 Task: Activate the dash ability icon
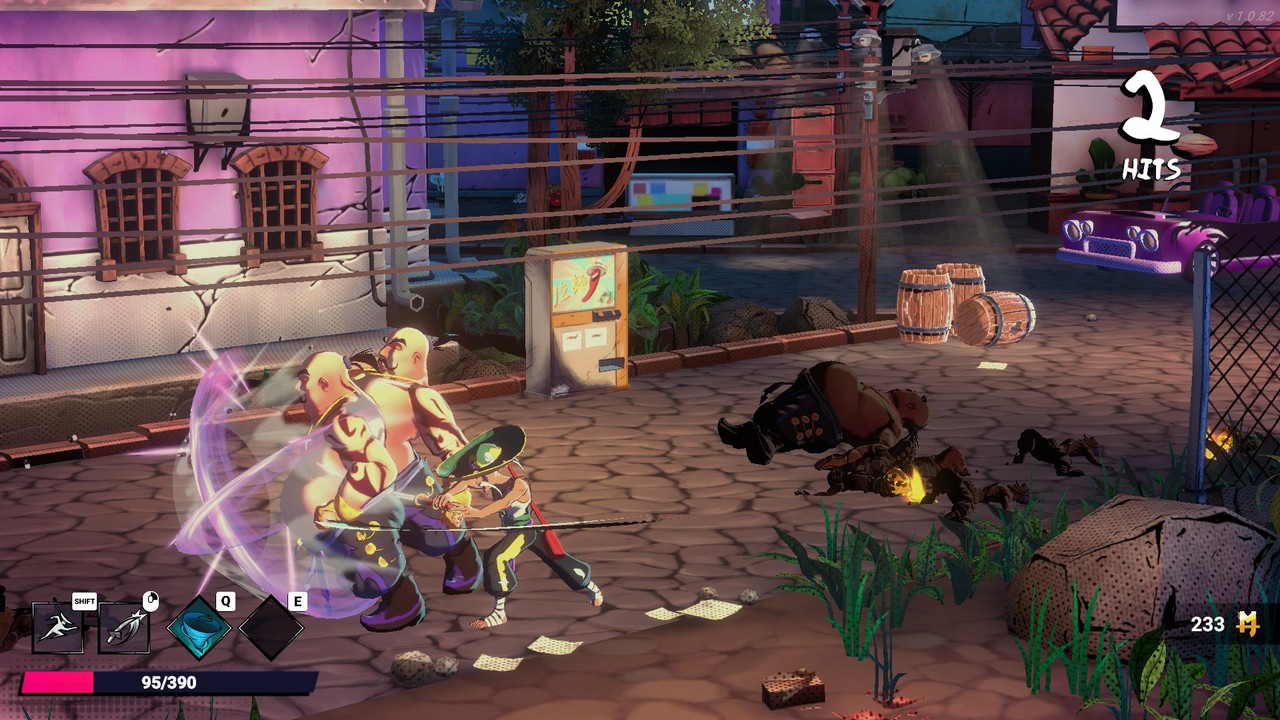(x=58, y=628)
